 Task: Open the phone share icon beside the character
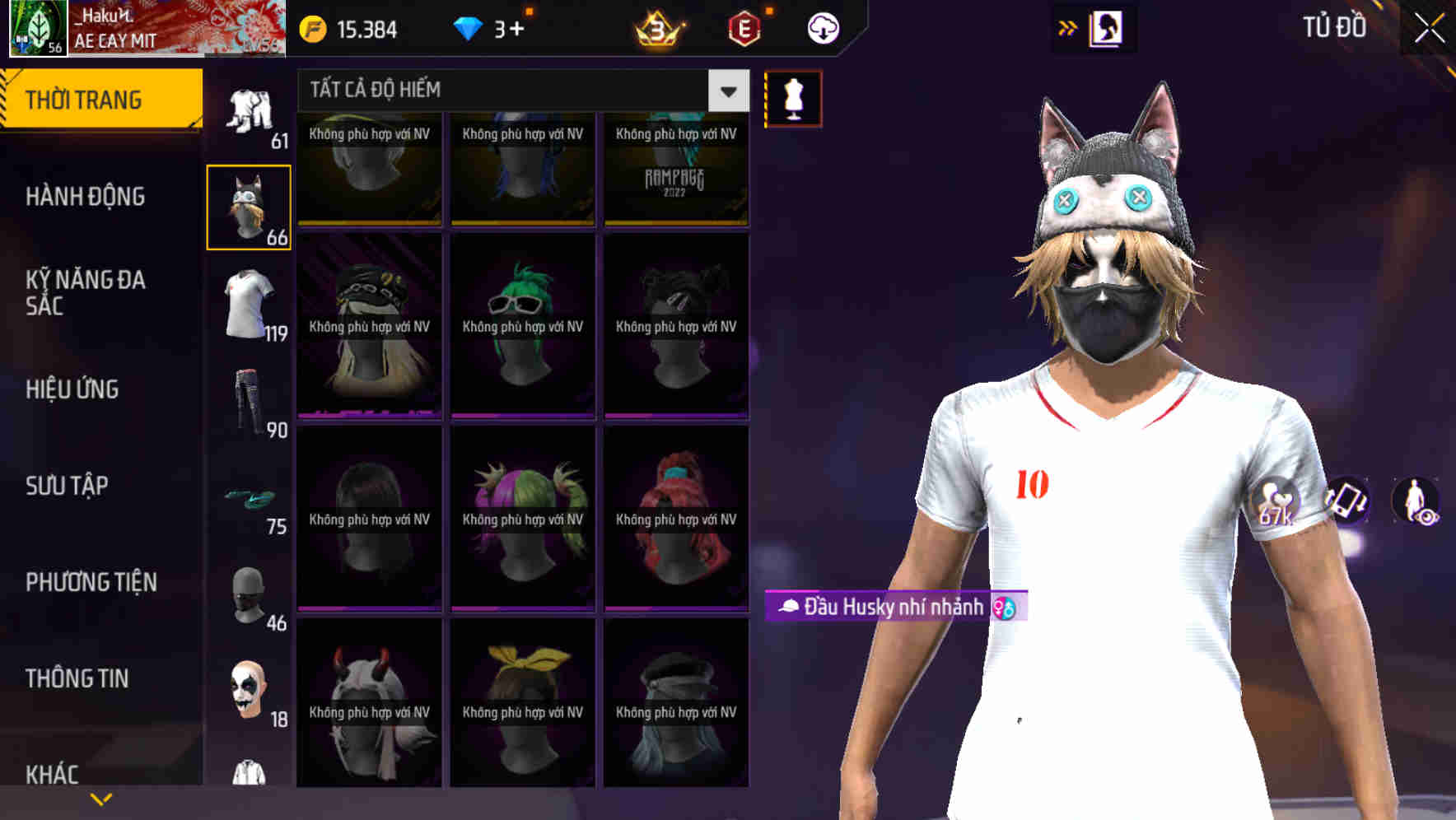(1346, 502)
